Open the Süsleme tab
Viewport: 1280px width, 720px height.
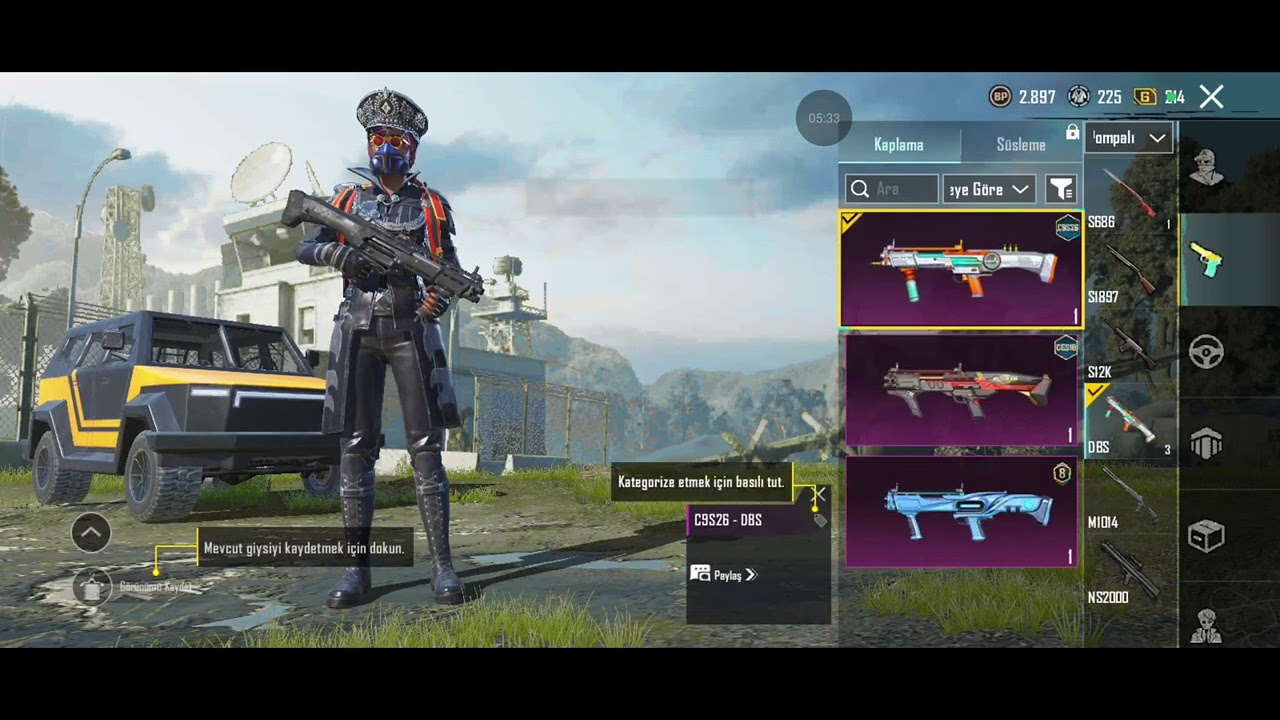tap(1020, 145)
